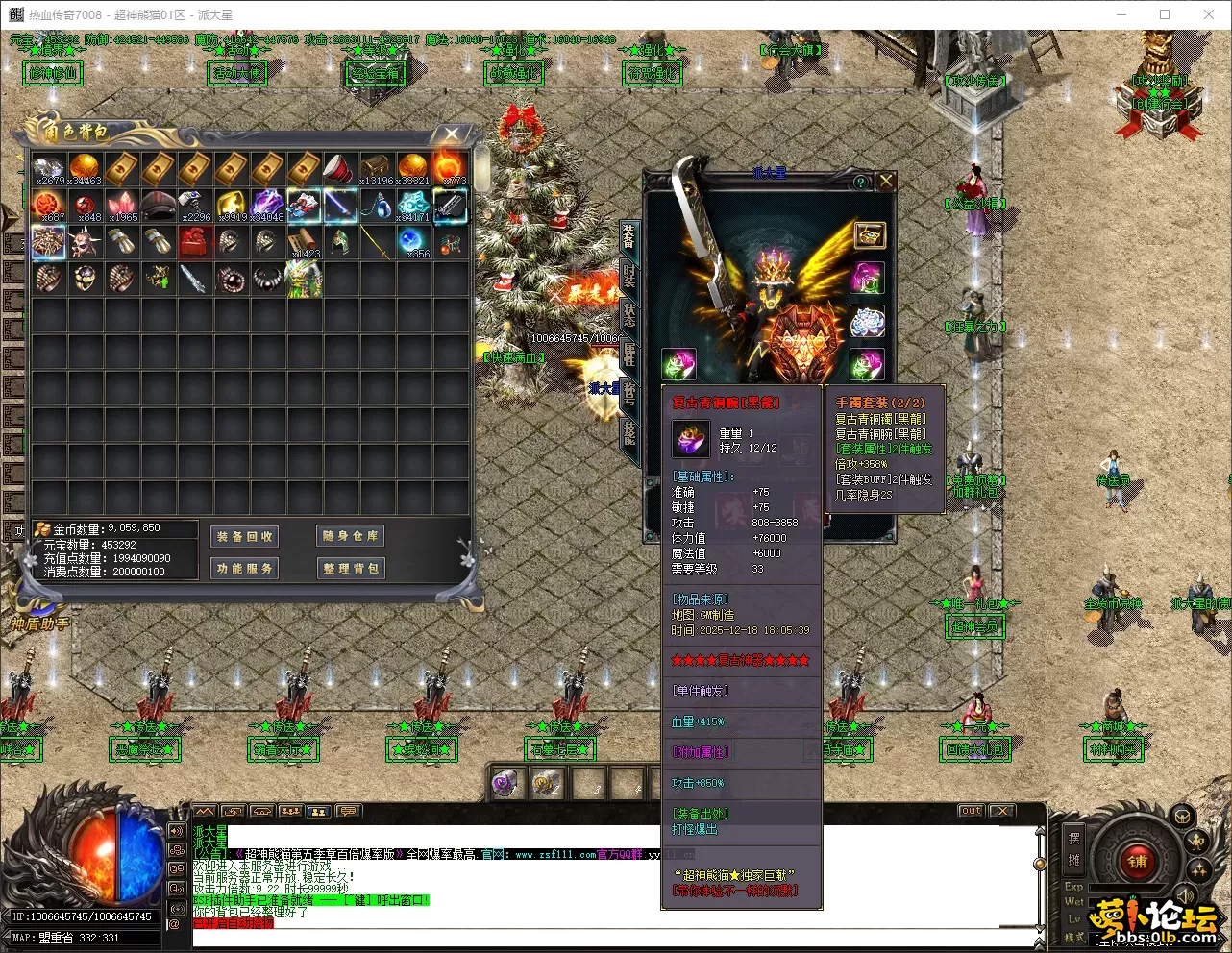Switch to the 状态 status tab

coord(629,313)
